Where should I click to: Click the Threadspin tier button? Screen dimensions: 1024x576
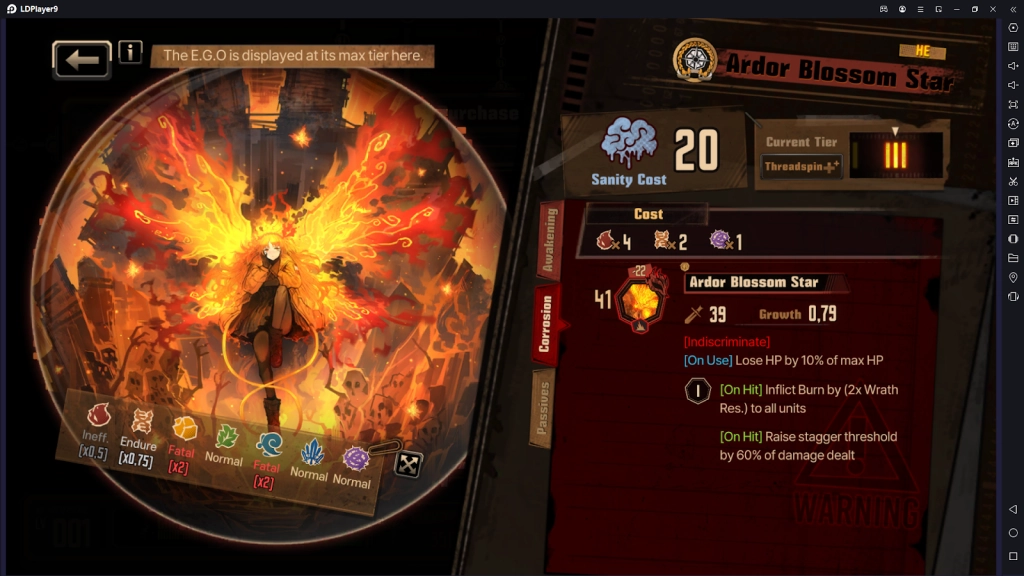coord(802,167)
